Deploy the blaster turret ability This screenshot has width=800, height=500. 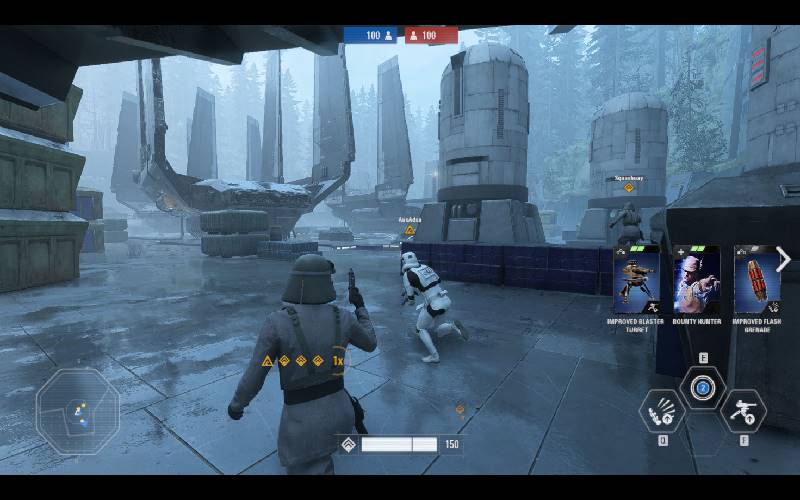(742, 410)
